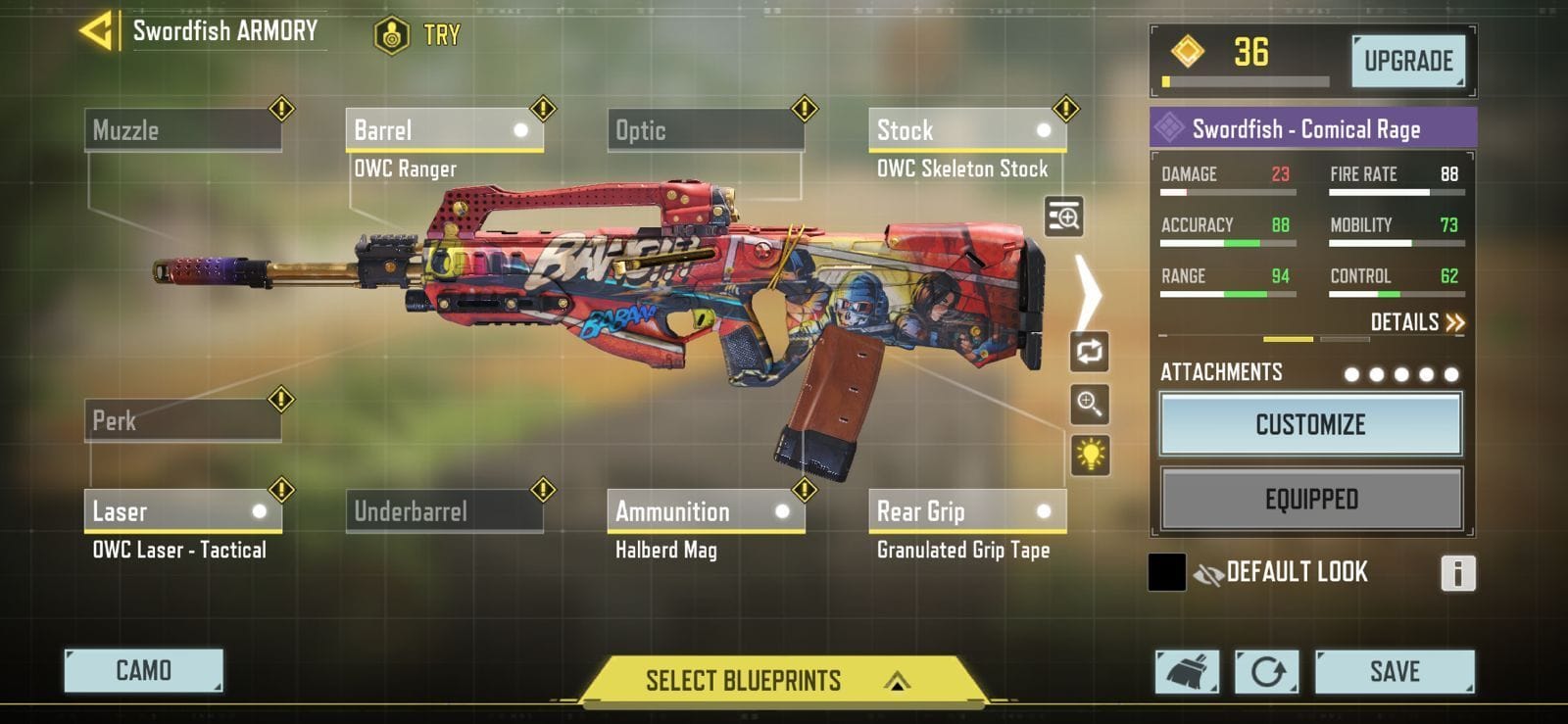Click the lightbulb lighting icon

(x=1091, y=457)
